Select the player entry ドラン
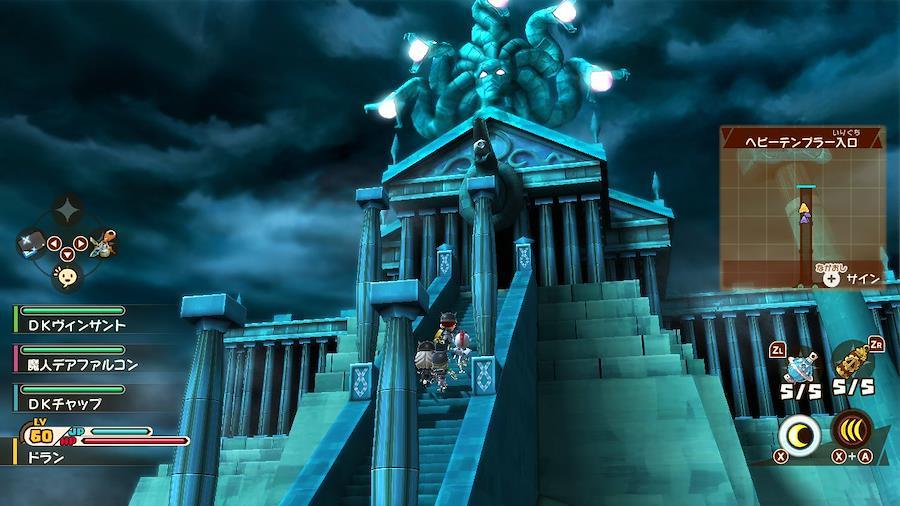Image resolution: width=900 pixels, height=506 pixels. click(x=75, y=455)
